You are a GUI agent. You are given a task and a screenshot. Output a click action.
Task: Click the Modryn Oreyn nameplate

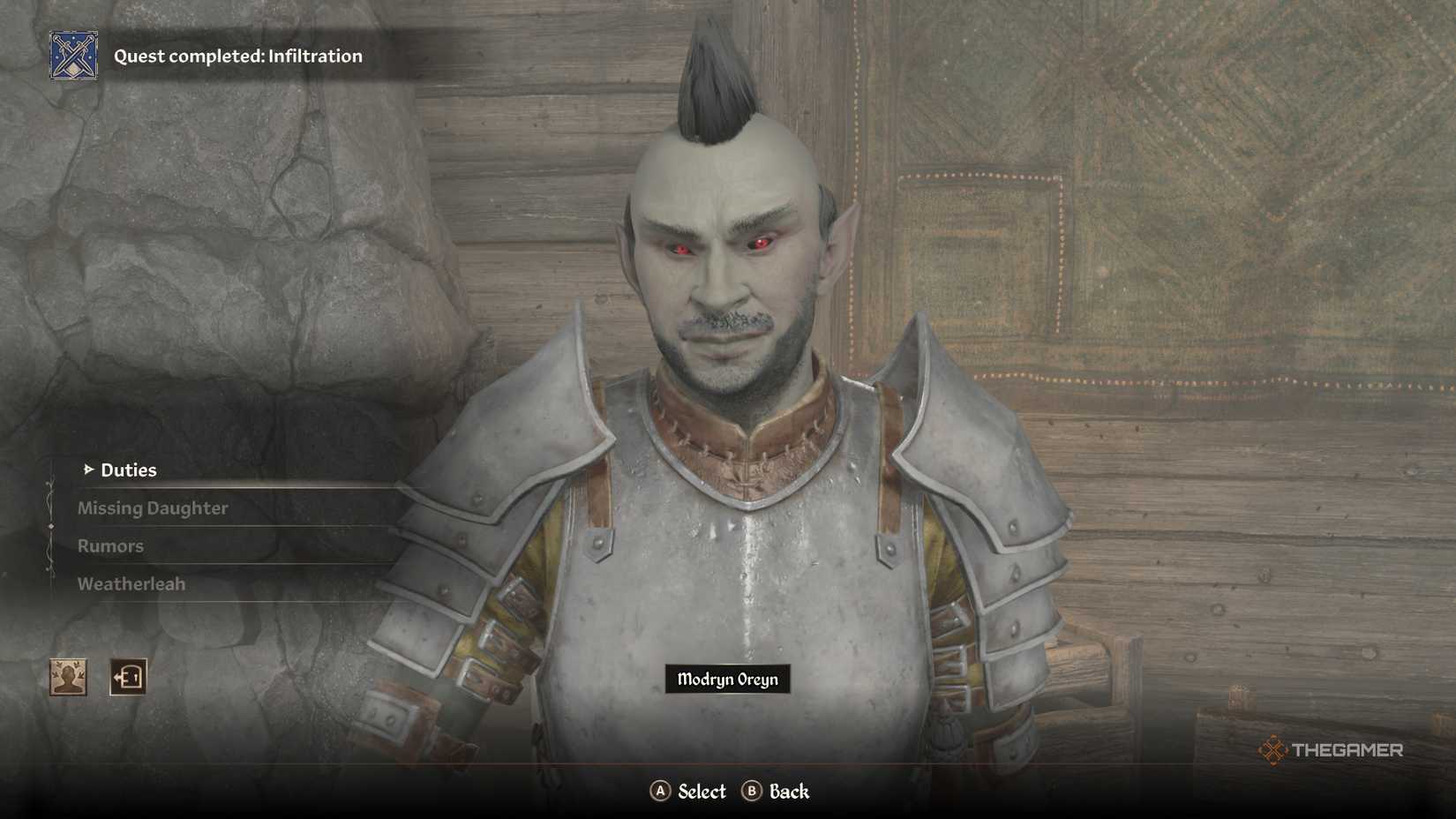729,680
